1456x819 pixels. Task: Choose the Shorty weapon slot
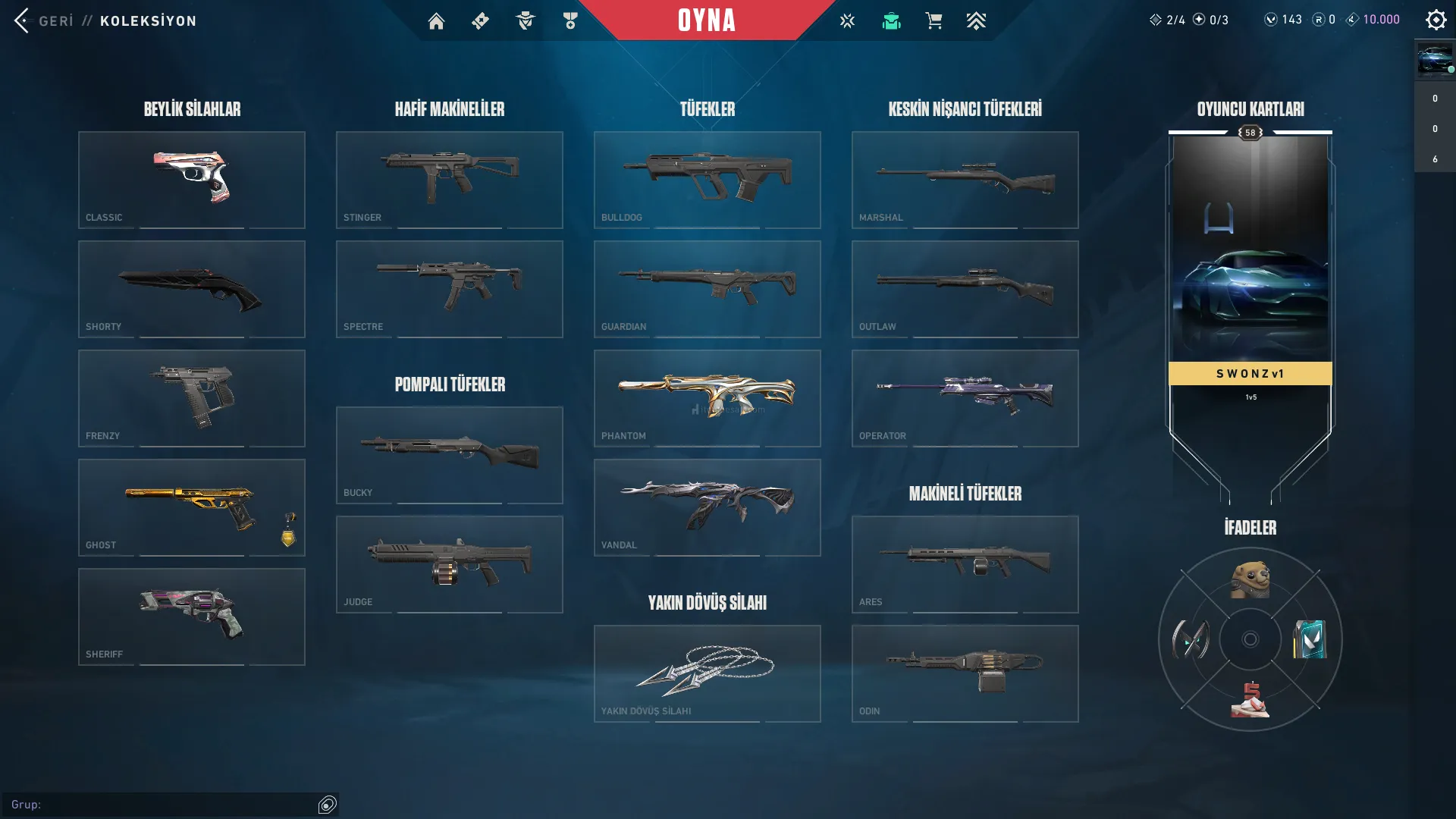[x=192, y=289]
